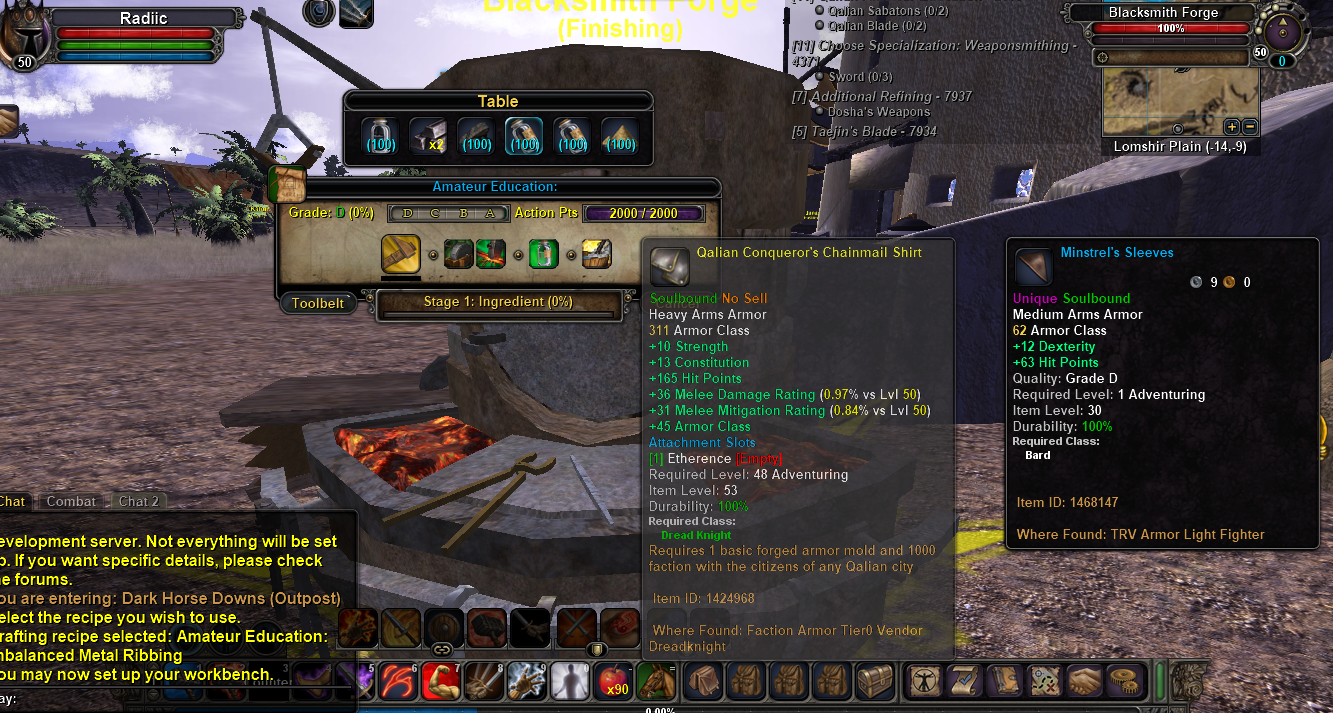
Task: Activate the flexed arm ability
Action: pyautogui.click(x=439, y=681)
